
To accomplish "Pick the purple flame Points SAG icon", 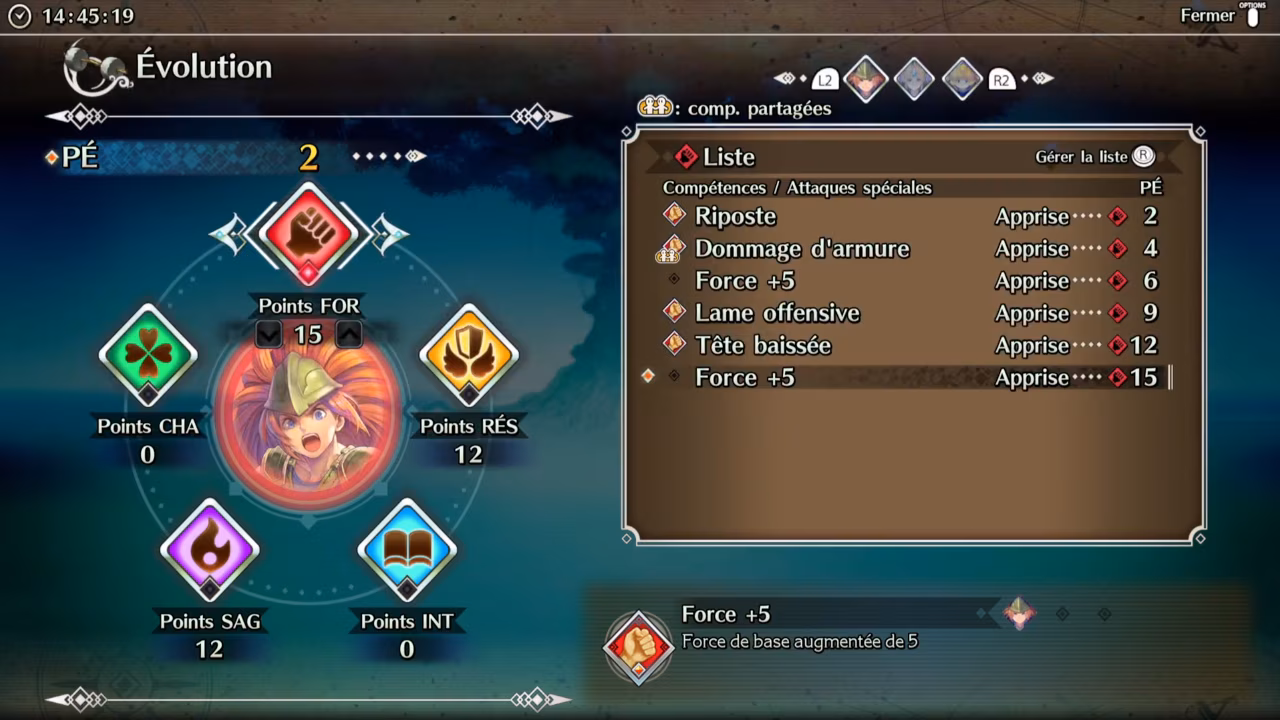I will (x=209, y=549).
